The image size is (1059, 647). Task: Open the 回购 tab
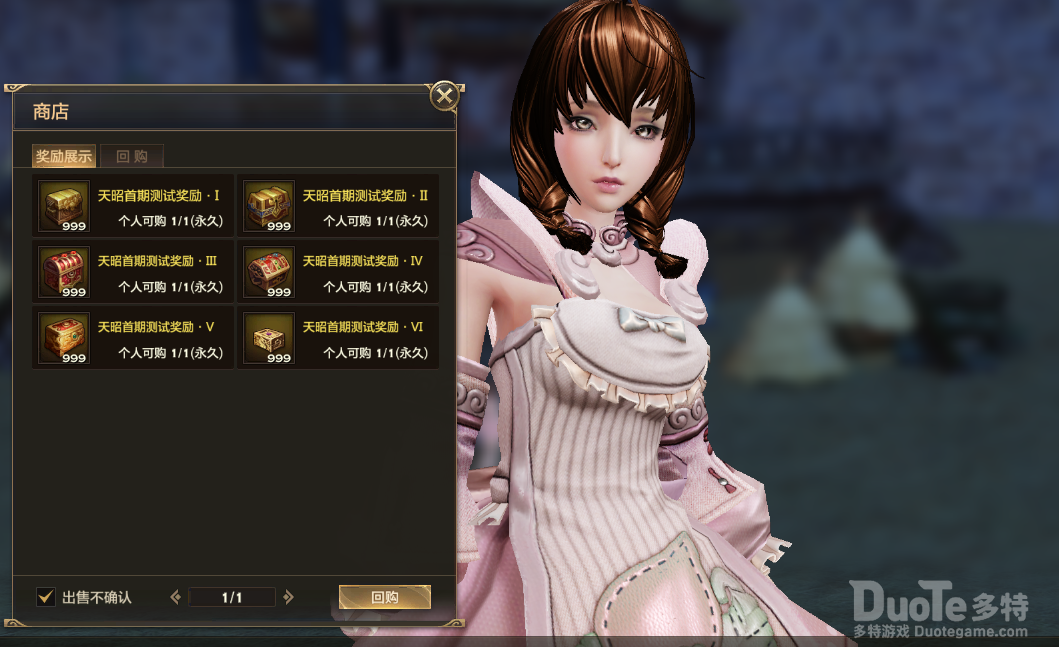132,156
